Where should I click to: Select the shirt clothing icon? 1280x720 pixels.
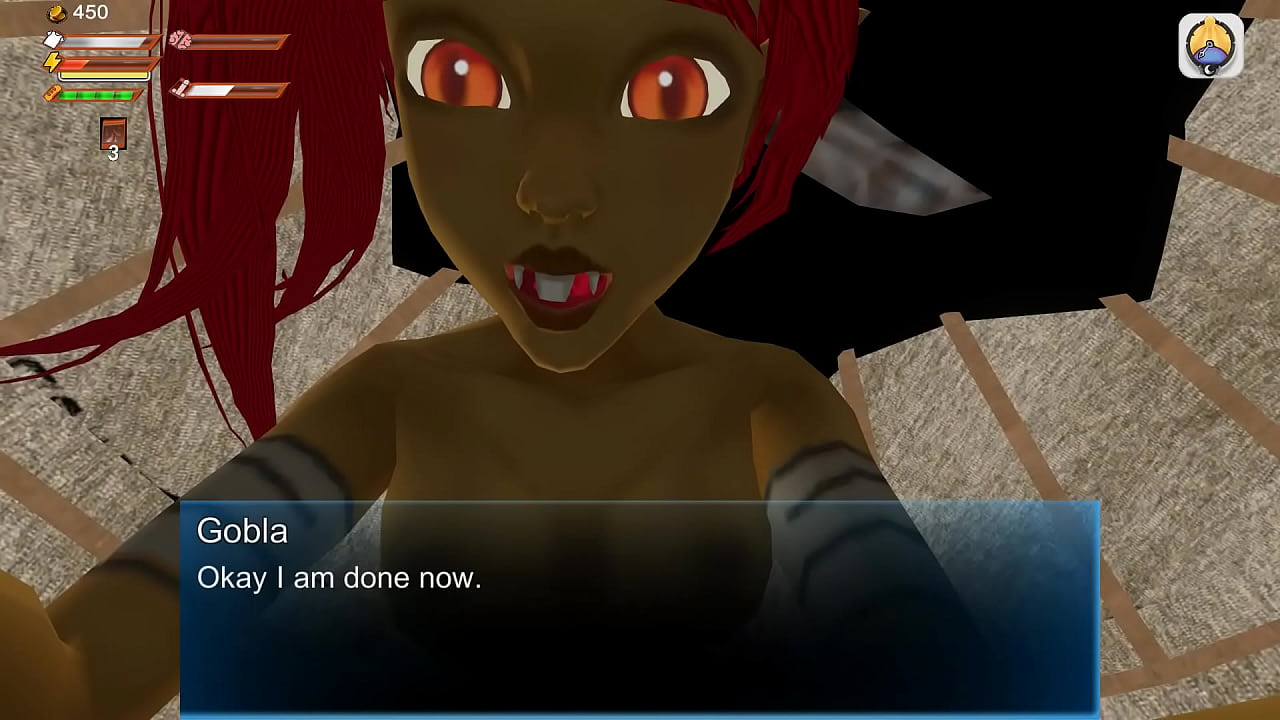point(52,39)
